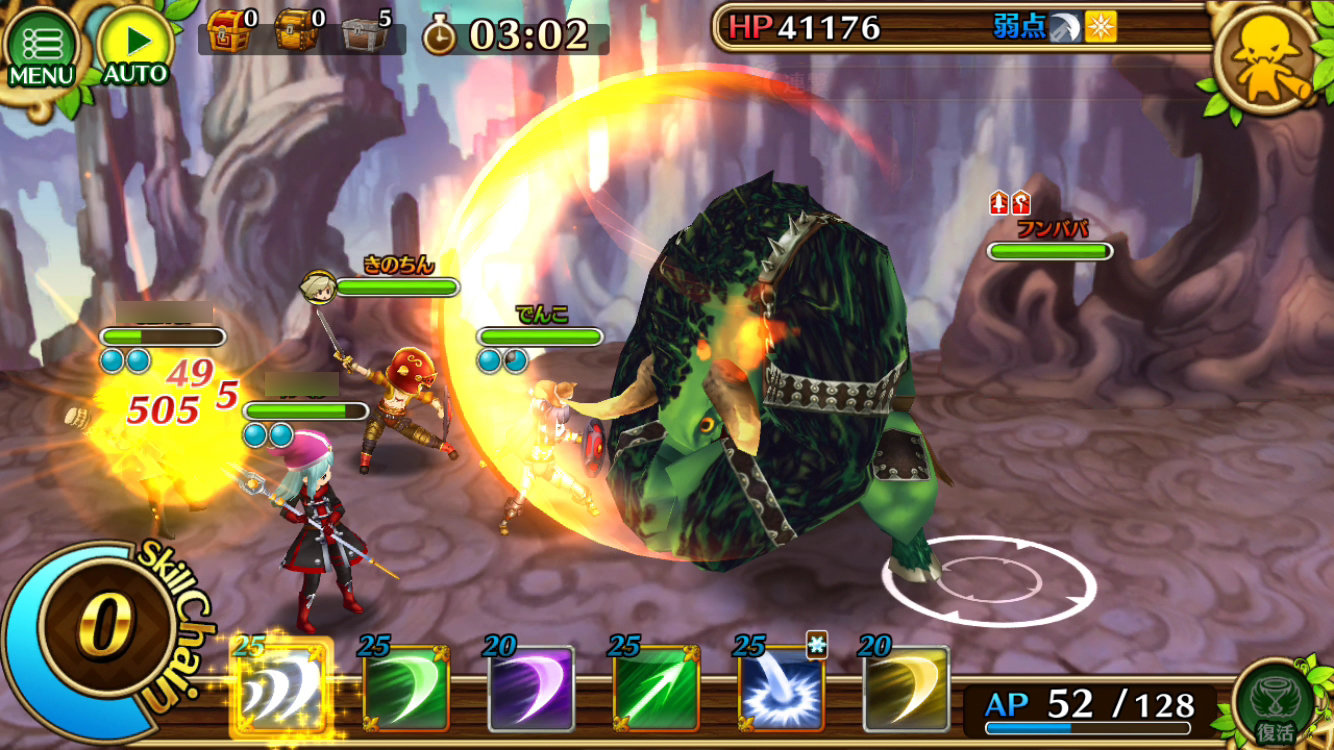Cast the blue ice burst skill
Screen dimensions: 1334x750
click(781, 689)
